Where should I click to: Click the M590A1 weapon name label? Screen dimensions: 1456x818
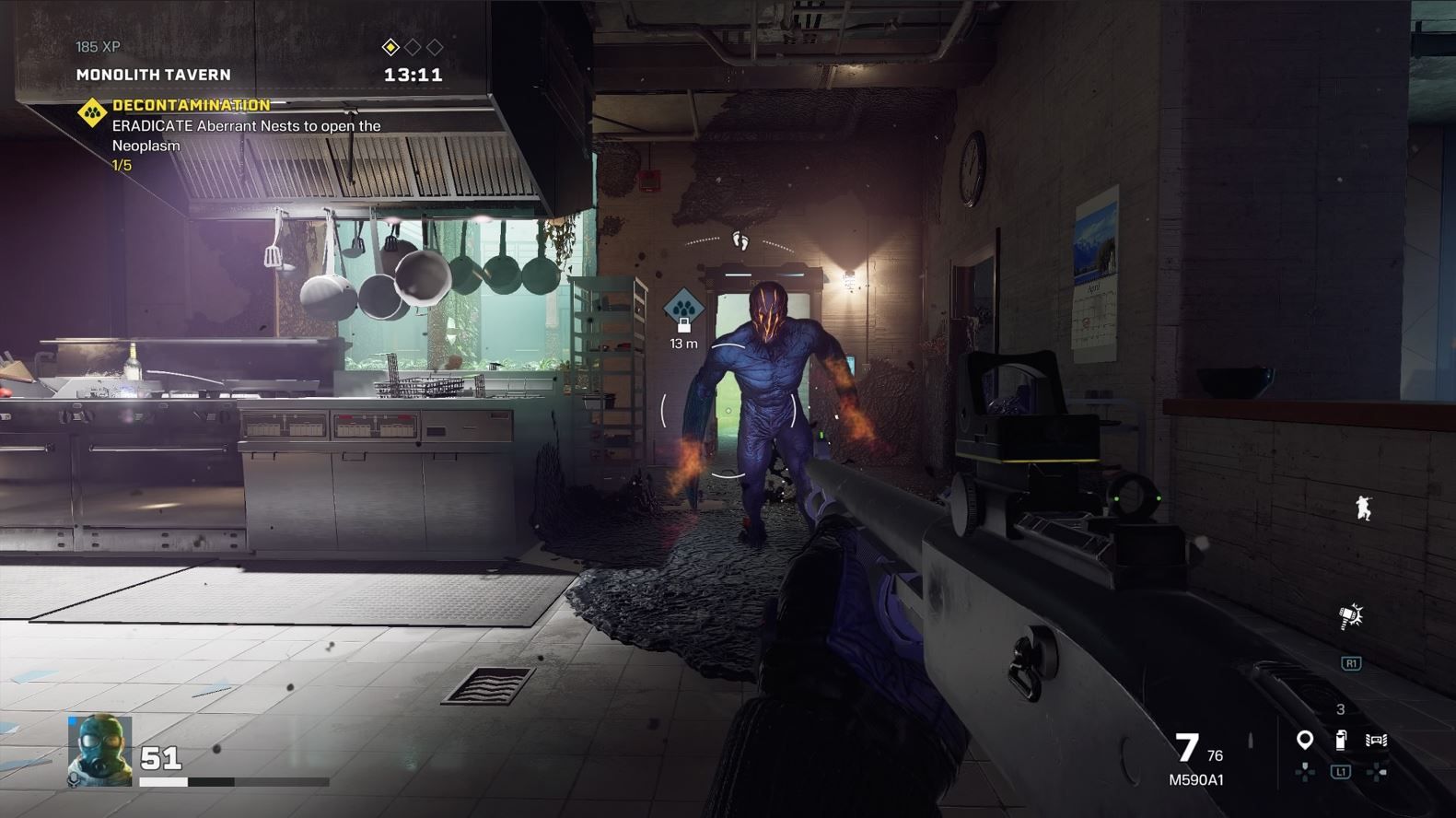coord(1194,779)
